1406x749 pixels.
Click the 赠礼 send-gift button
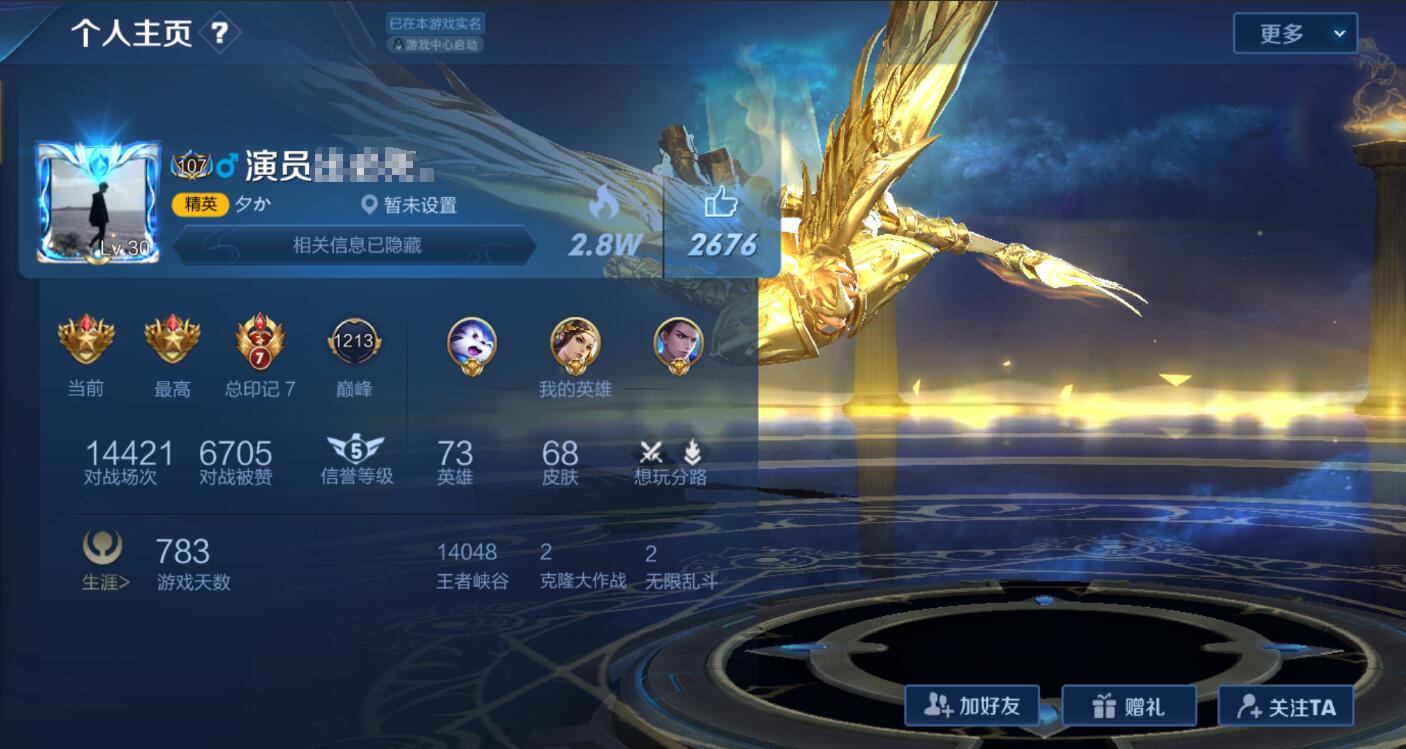(1129, 705)
